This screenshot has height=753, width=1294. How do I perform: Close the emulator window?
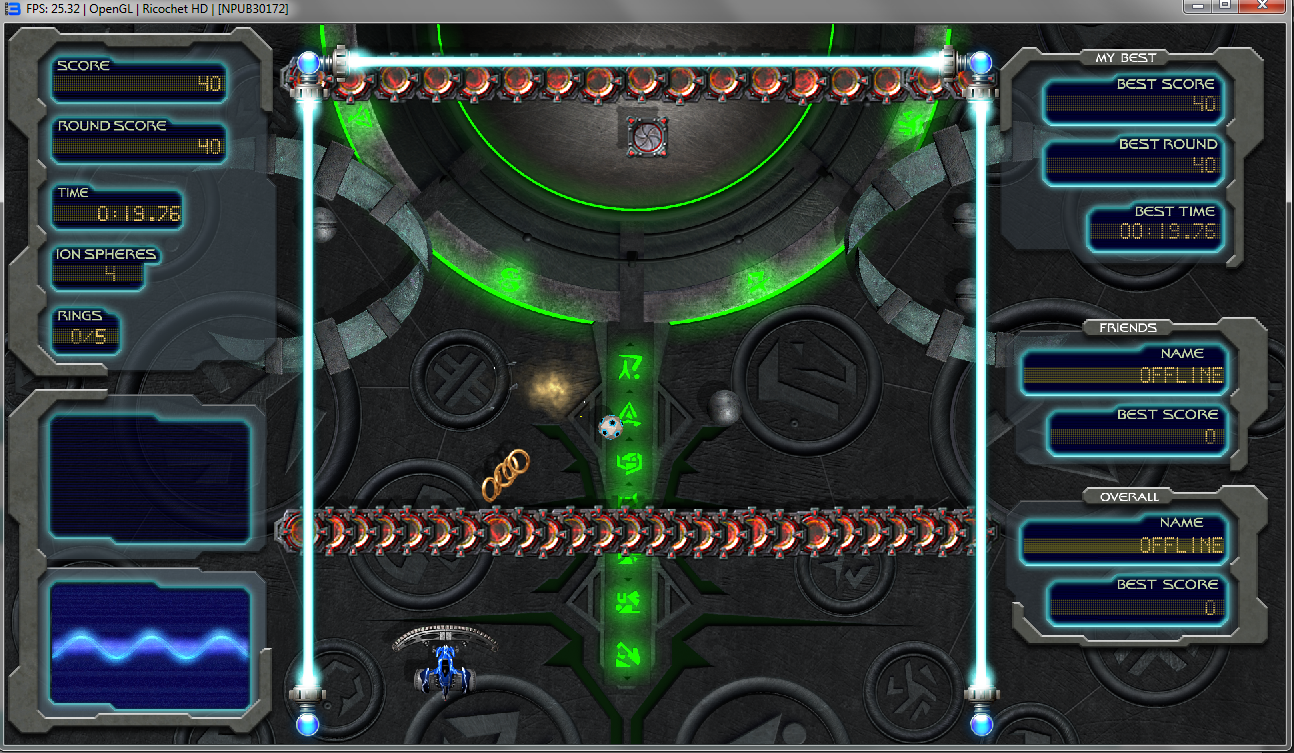1262,6
